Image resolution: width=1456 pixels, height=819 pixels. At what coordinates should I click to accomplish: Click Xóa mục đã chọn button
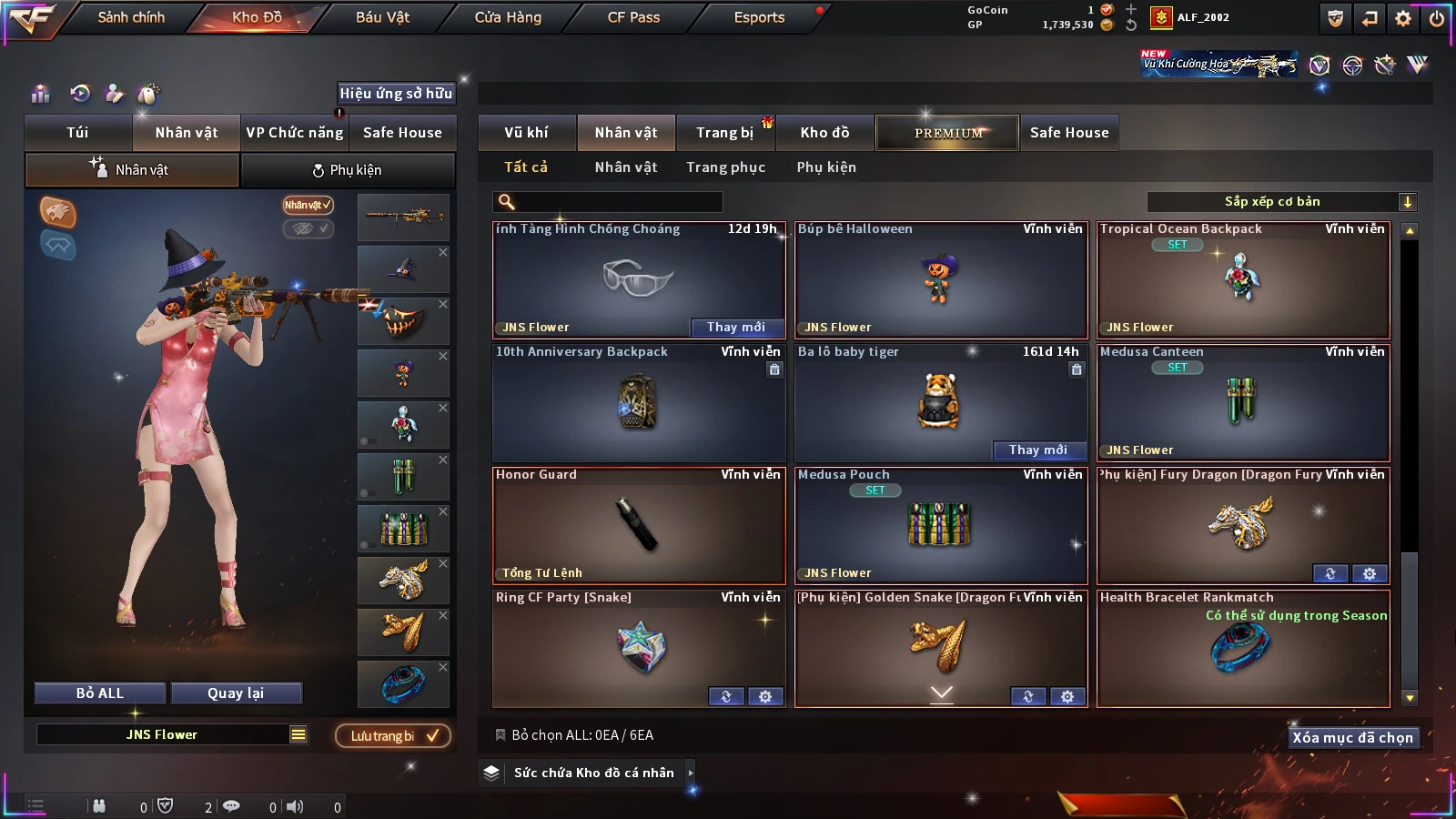(x=1352, y=738)
